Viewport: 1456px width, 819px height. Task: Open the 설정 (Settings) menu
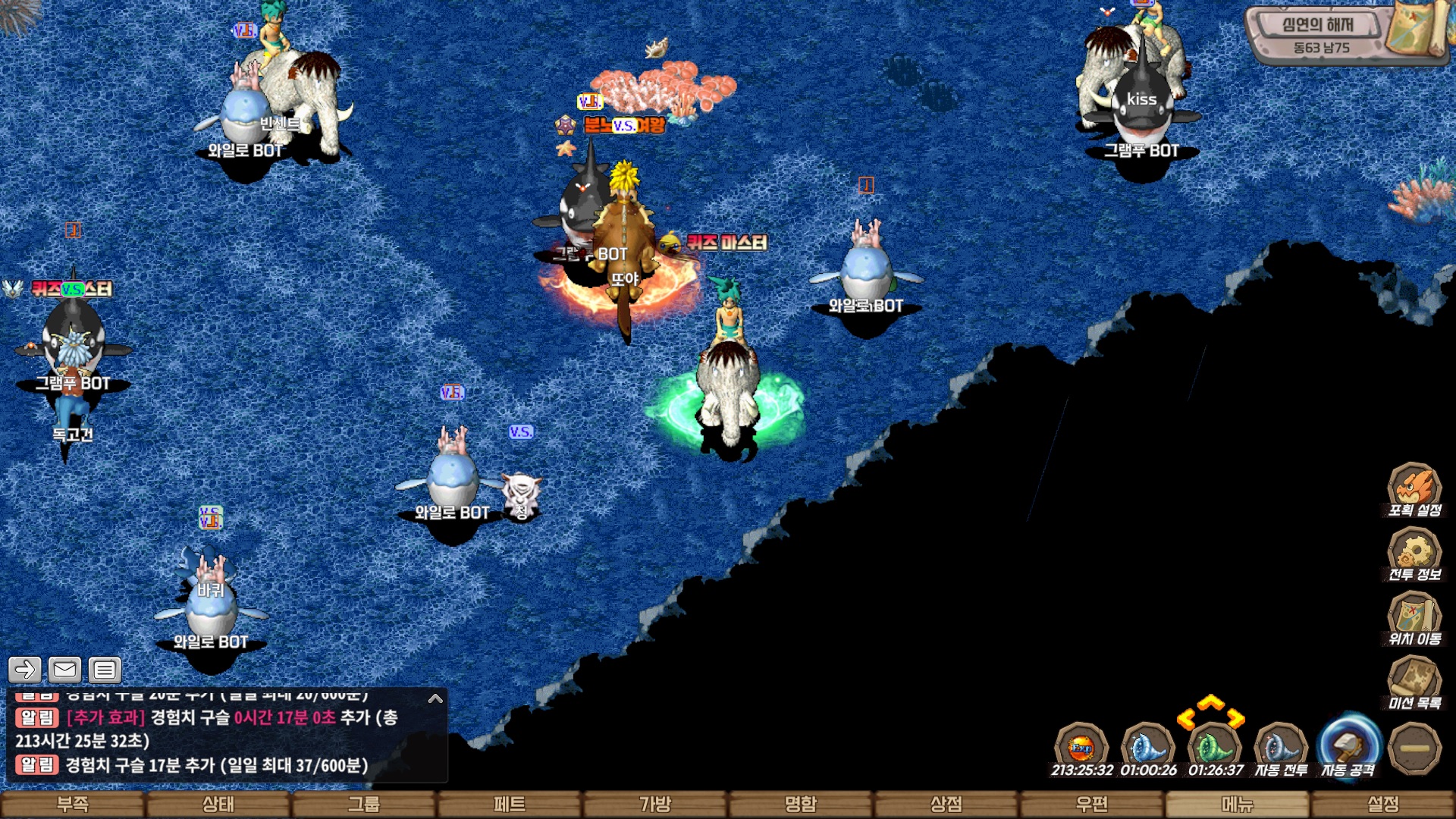(x=1383, y=804)
